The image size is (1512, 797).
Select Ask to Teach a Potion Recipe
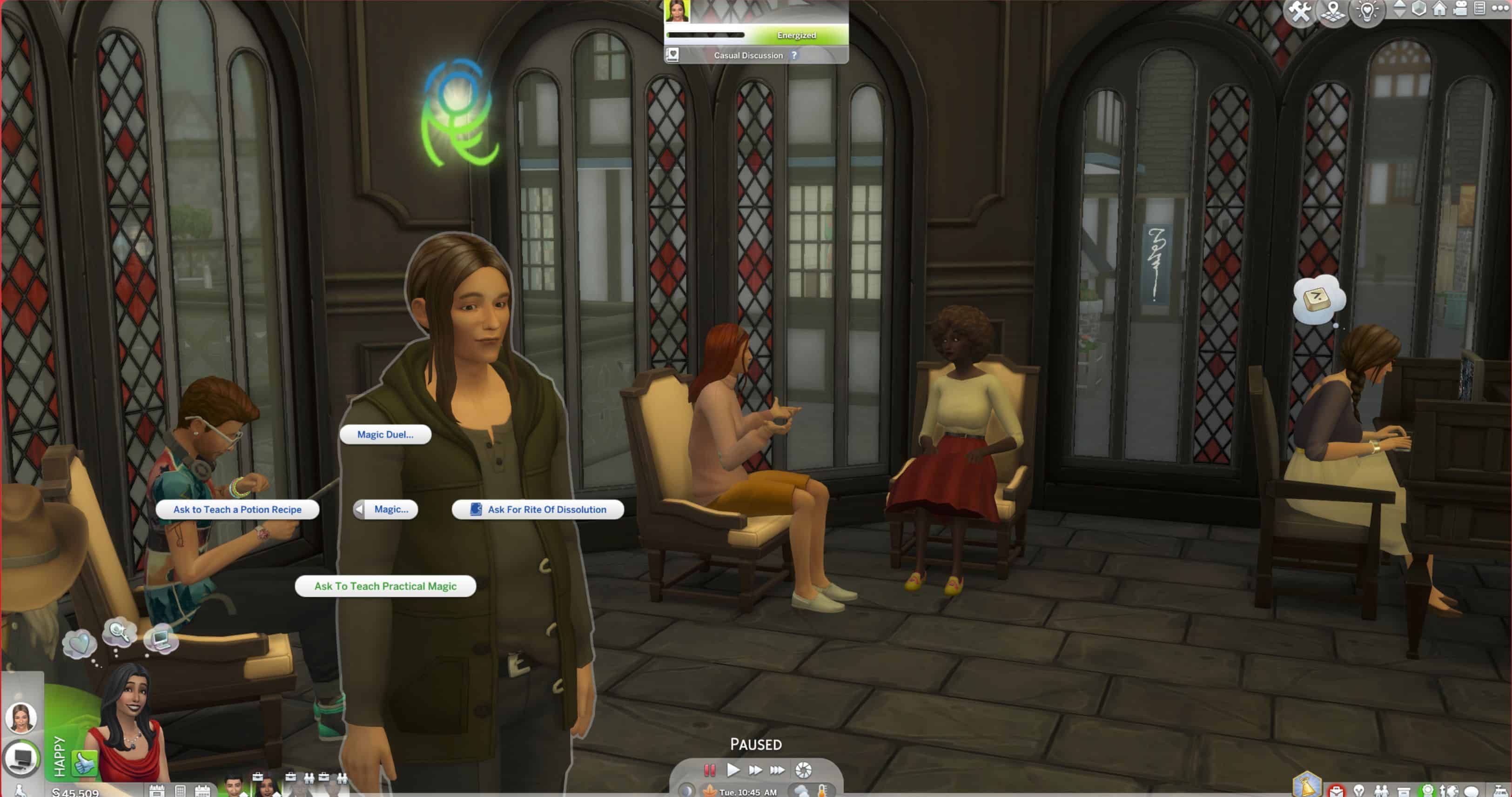pyautogui.click(x=237, y=509)
